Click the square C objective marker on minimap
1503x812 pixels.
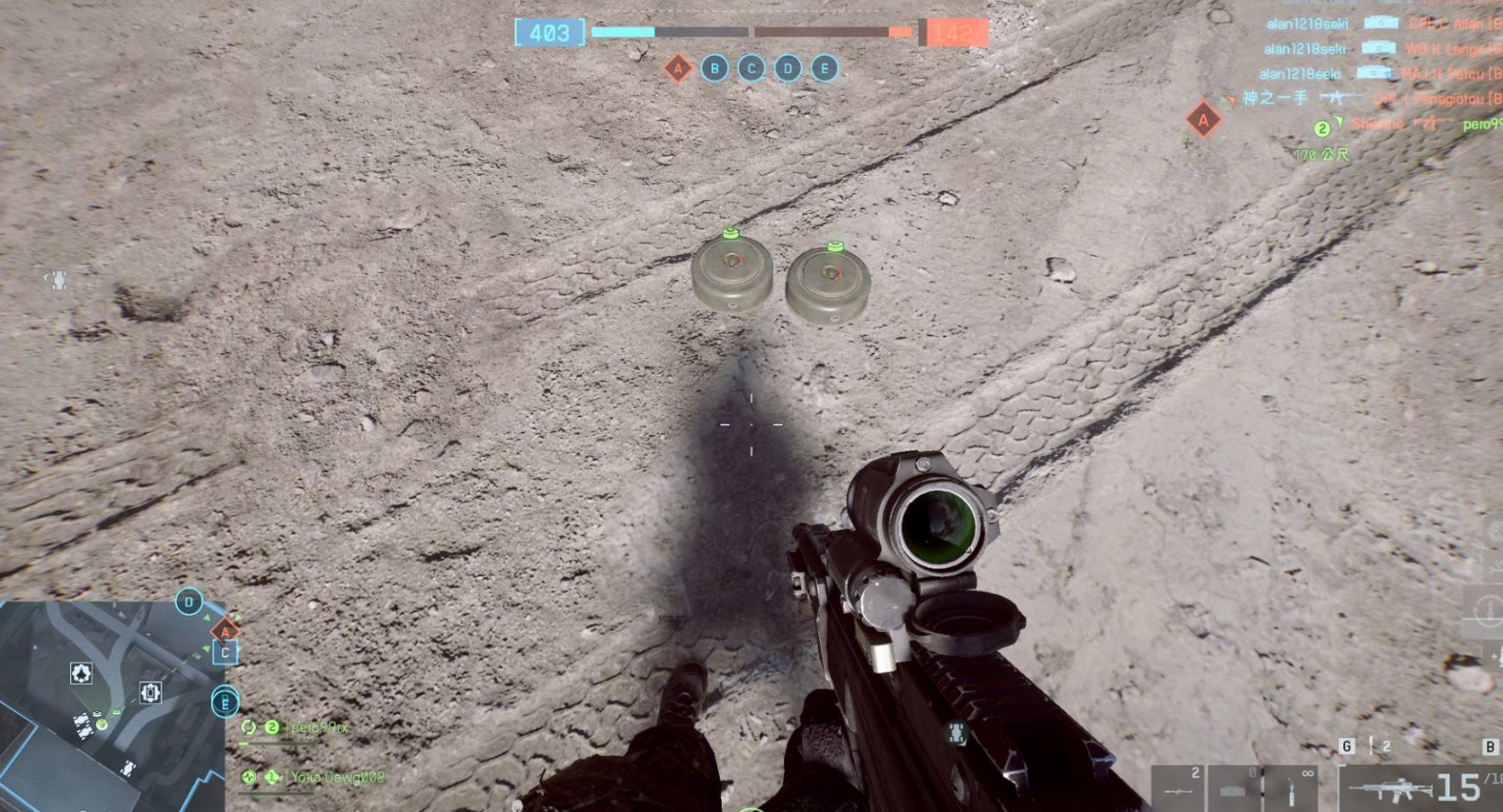225,652
